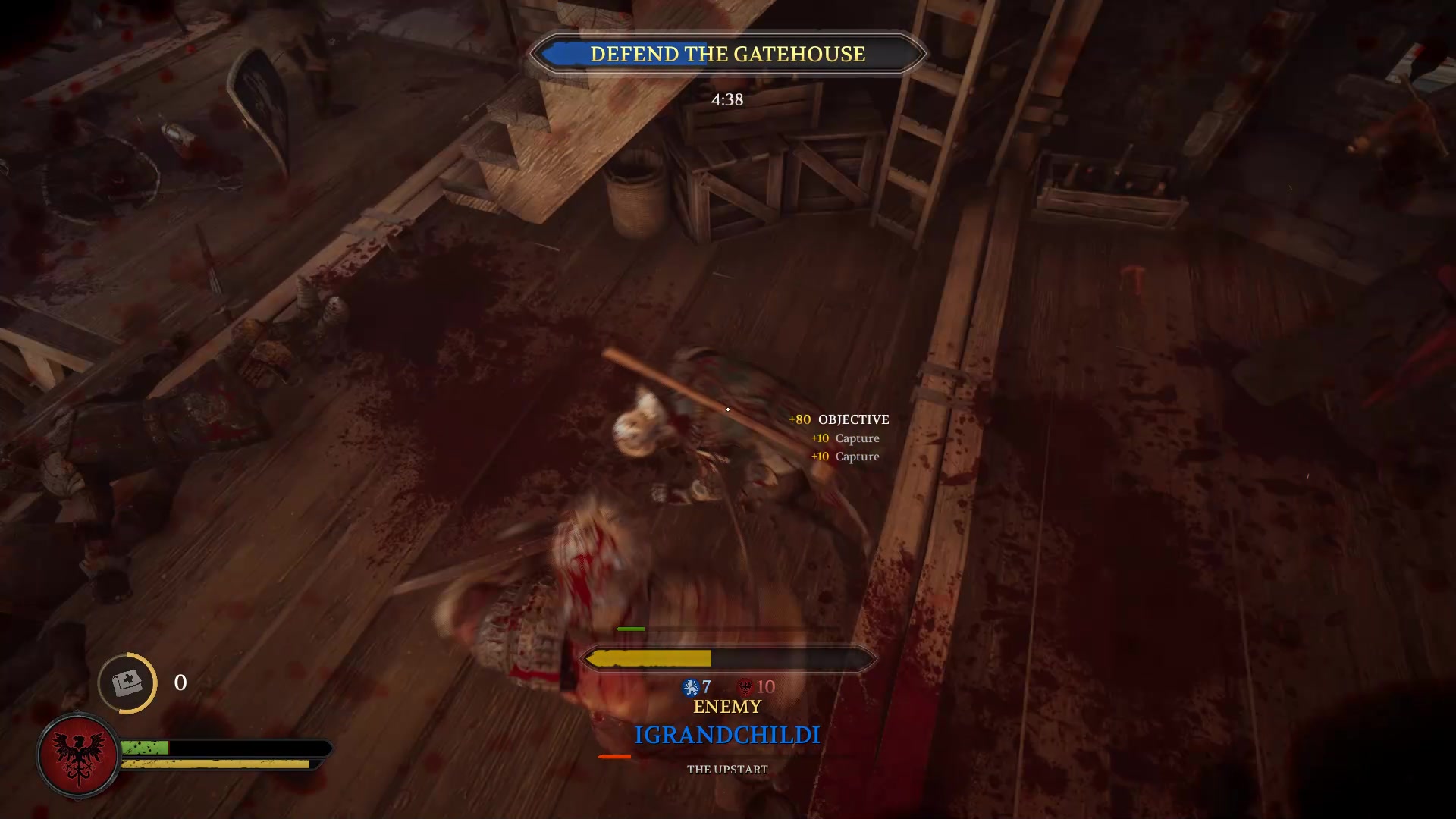Select the bandage supply icon showing 0
This screenshot has width=1456, height=819.
[127, 683]
